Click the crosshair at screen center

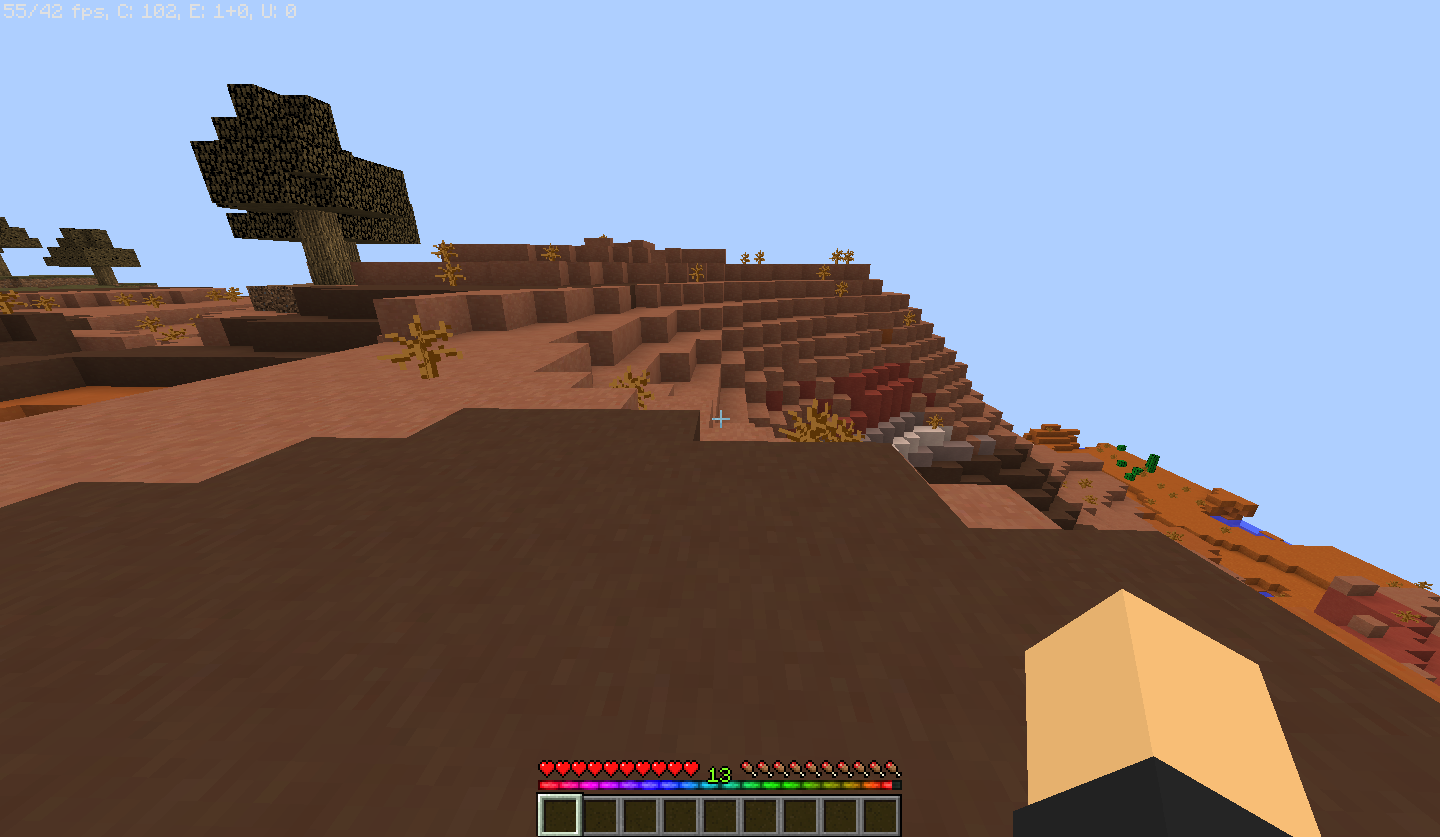[720, 420]
